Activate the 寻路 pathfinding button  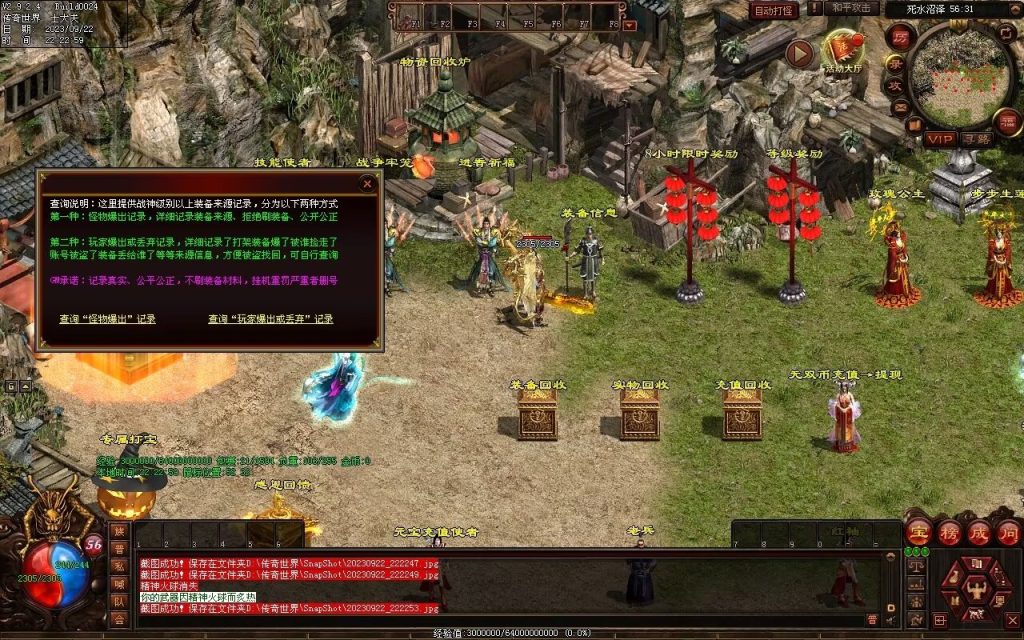coord(976,138)
